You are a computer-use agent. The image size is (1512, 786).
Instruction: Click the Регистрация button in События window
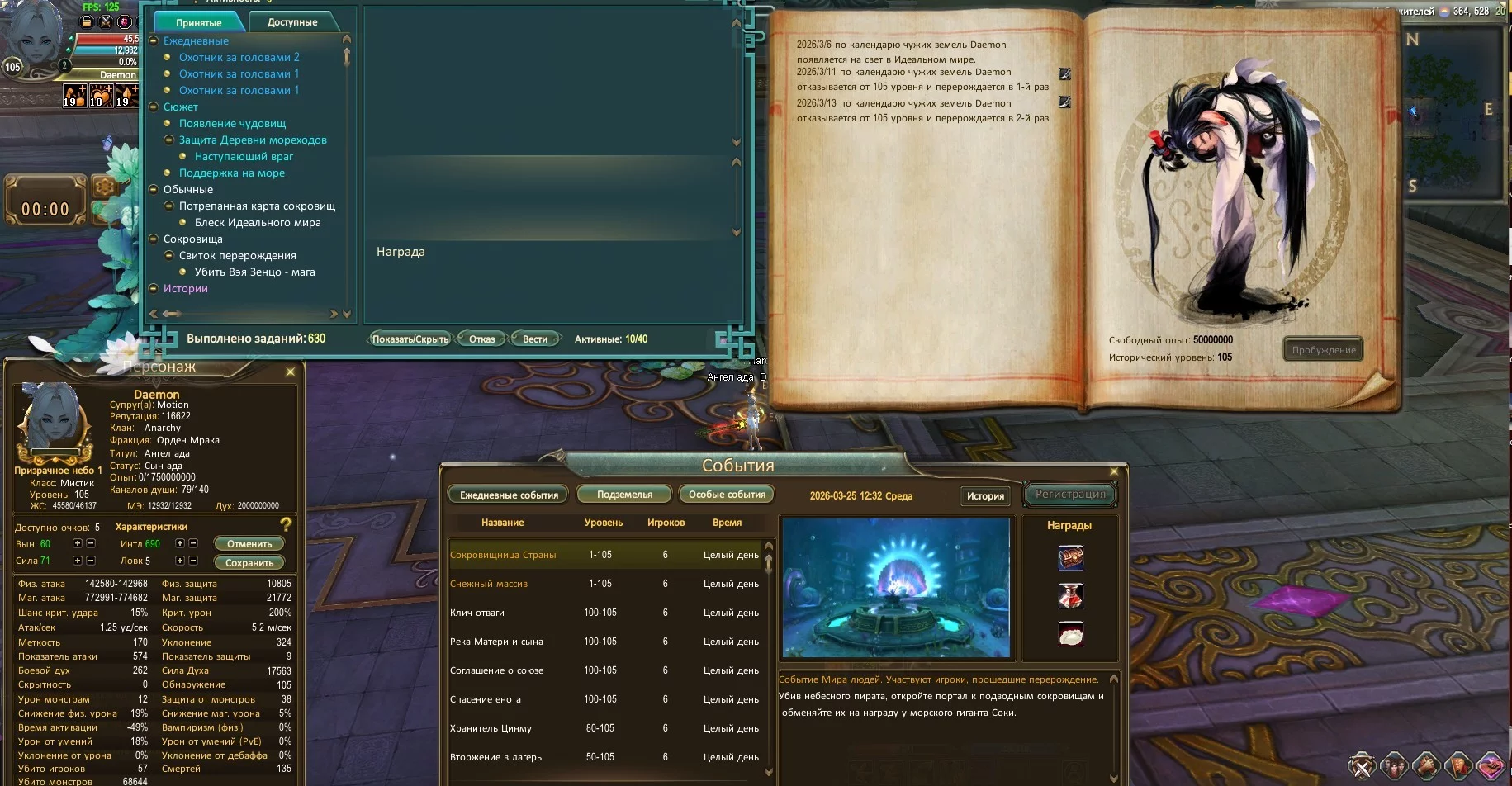[1069, 494]
